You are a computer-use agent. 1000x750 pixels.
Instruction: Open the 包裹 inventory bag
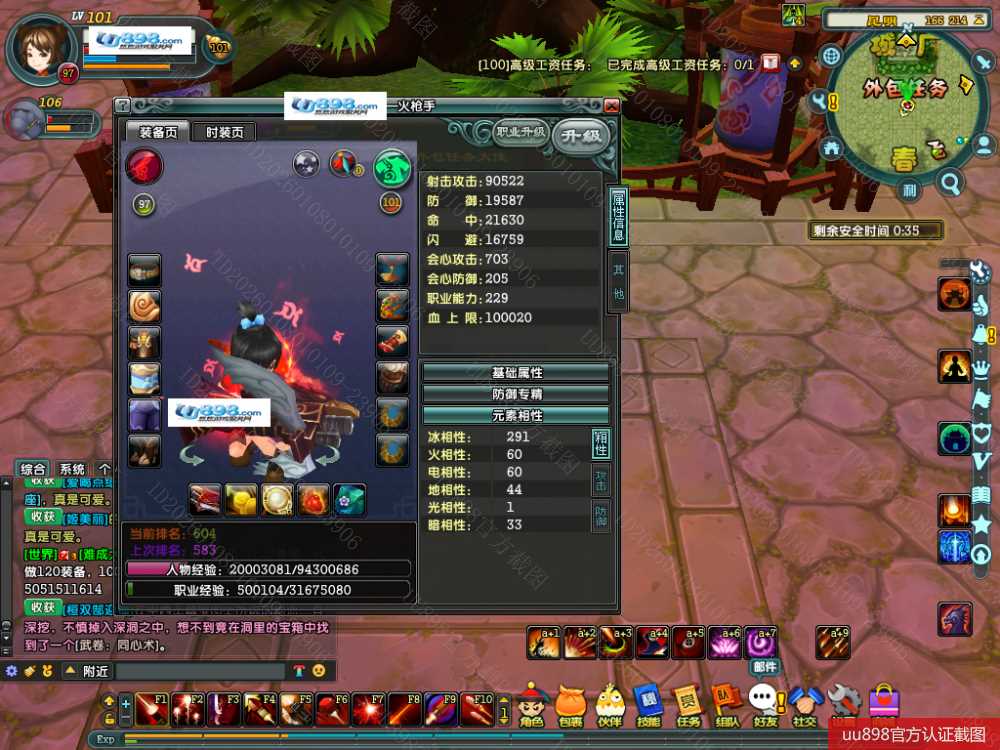[570, 705]
